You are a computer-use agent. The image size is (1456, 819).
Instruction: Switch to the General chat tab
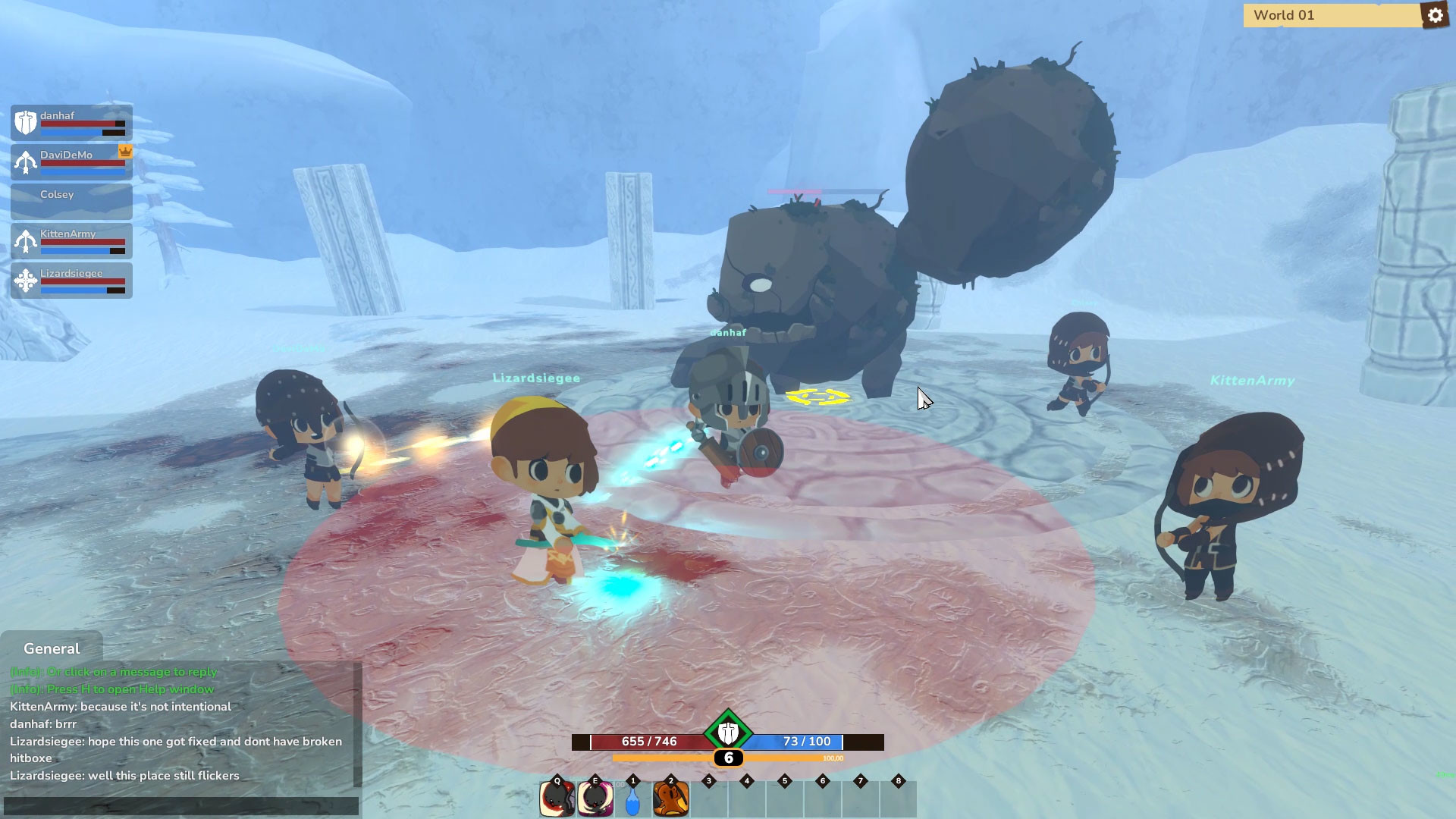pos(52,648)
